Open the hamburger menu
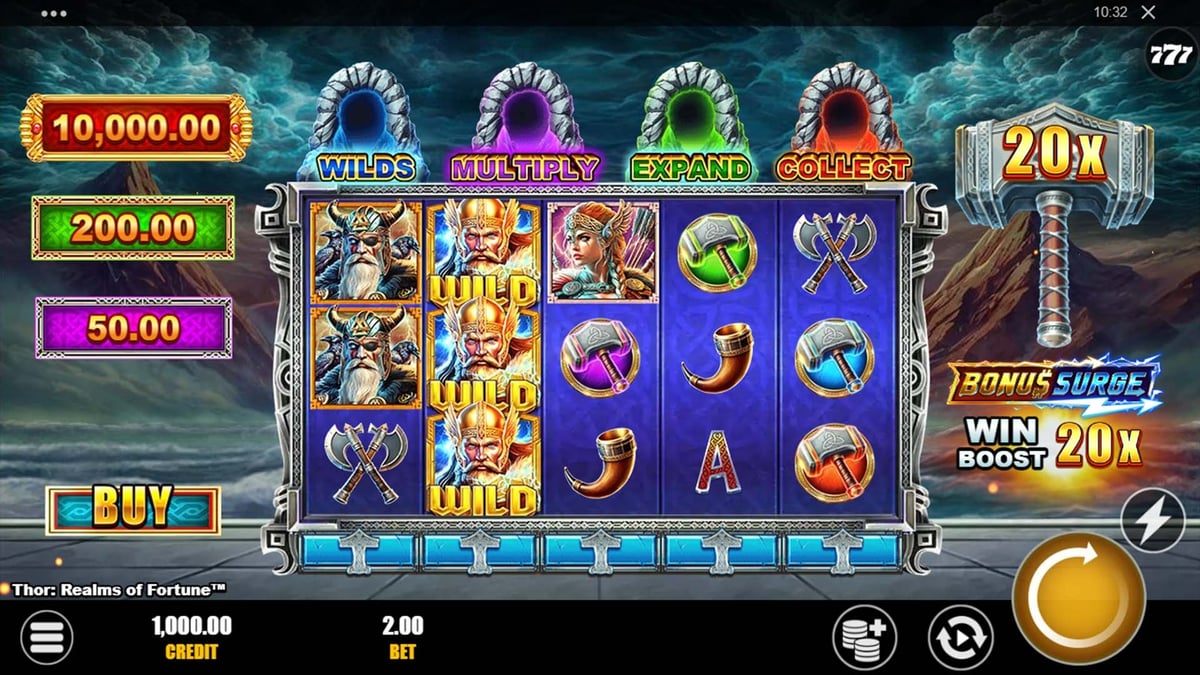 (x=47, y=637)
